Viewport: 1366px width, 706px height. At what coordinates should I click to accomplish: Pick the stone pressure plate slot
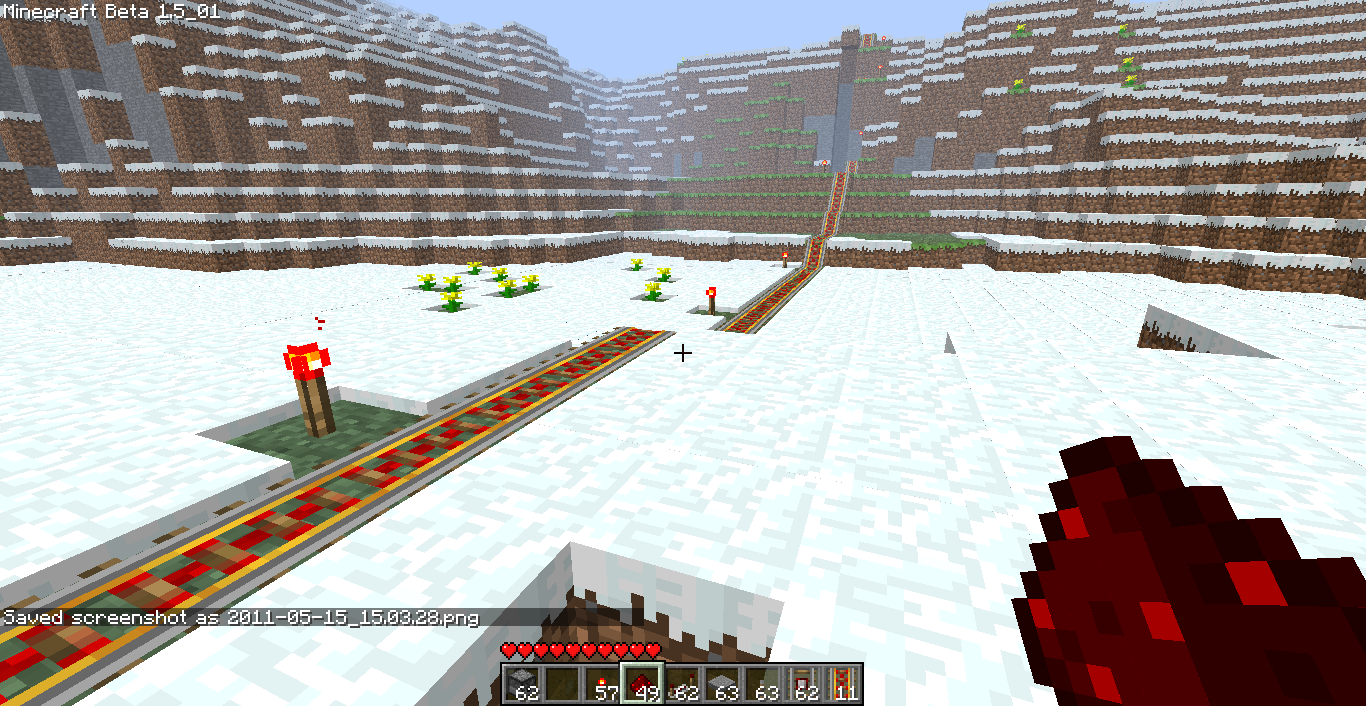click(722, 684)
